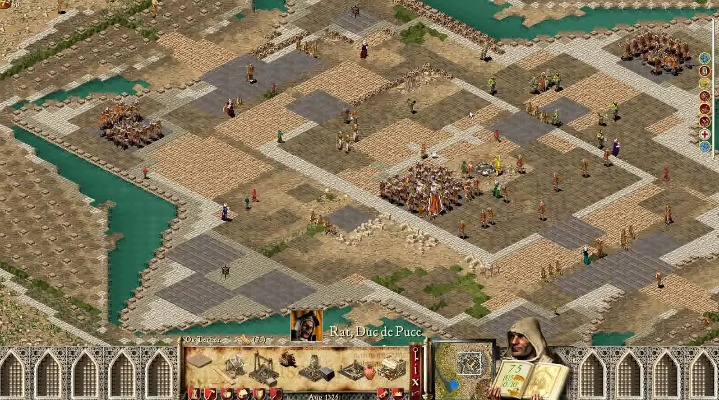Image resolution: width=719 pixels, height=400 pixels.
Task: Pick the ox tether building
Action: (x=288, y=358)
